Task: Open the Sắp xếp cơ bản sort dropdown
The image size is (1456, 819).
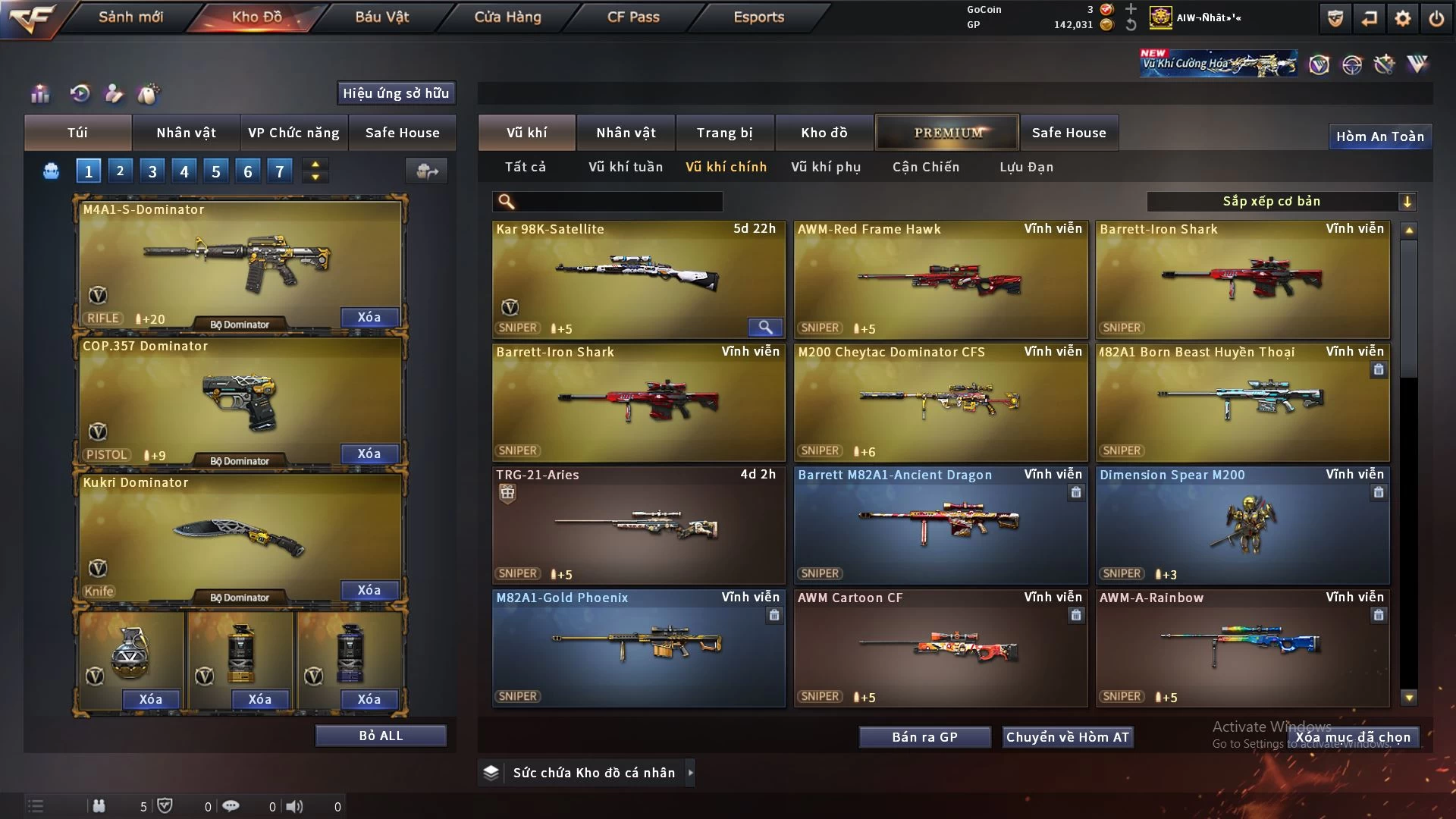Action: point(1281,201)
